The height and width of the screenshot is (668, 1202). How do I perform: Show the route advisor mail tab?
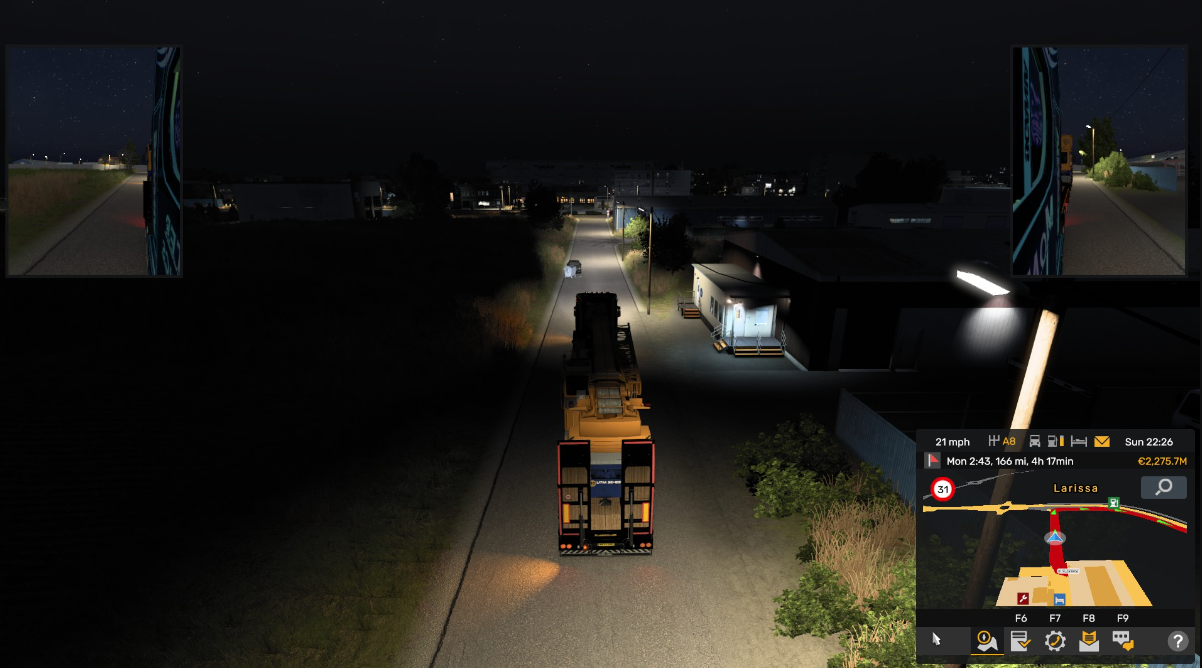click(x=1088, y=640)
